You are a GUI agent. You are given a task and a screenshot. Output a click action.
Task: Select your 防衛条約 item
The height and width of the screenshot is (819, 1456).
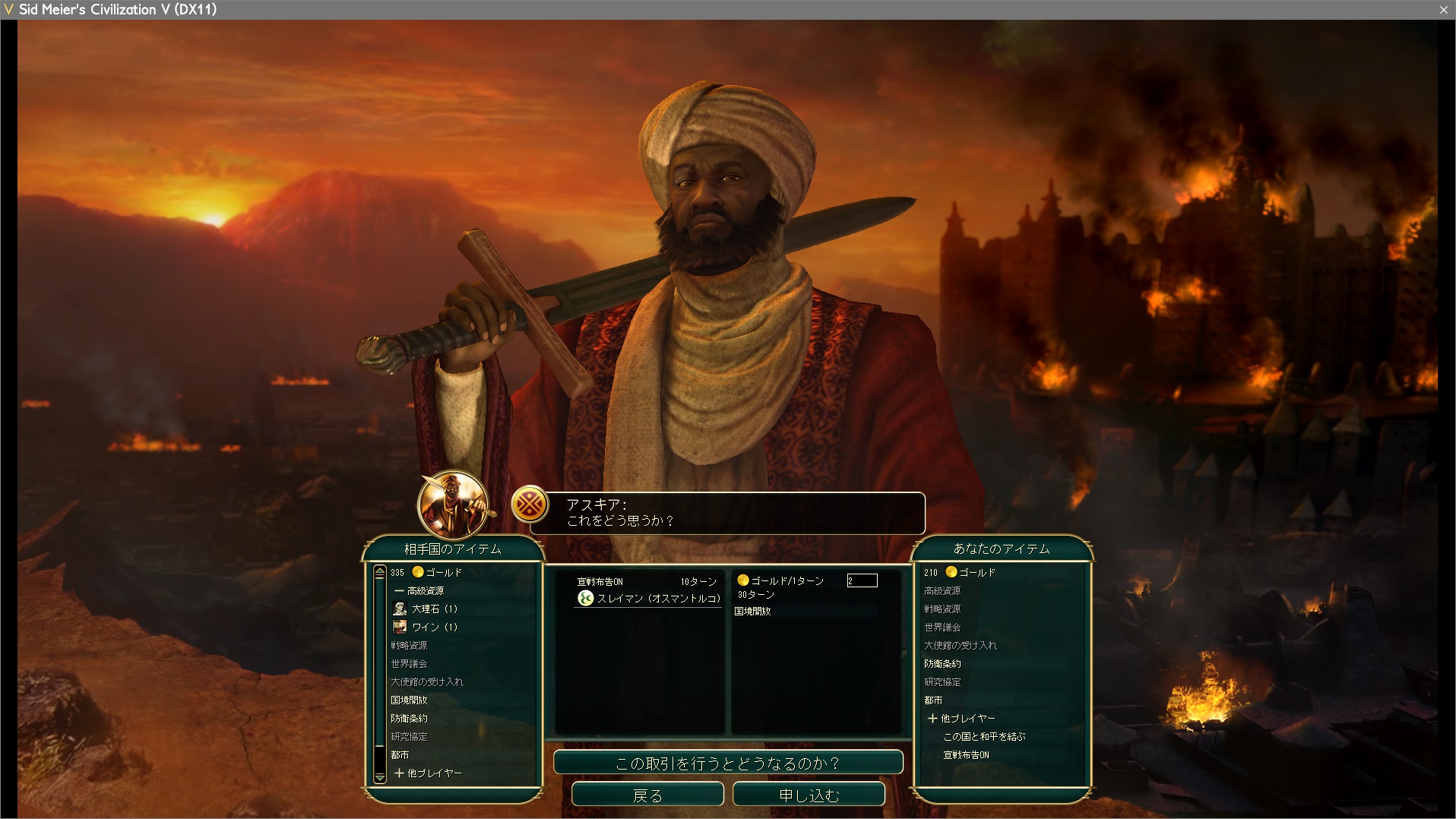click(x=942, y=663)
